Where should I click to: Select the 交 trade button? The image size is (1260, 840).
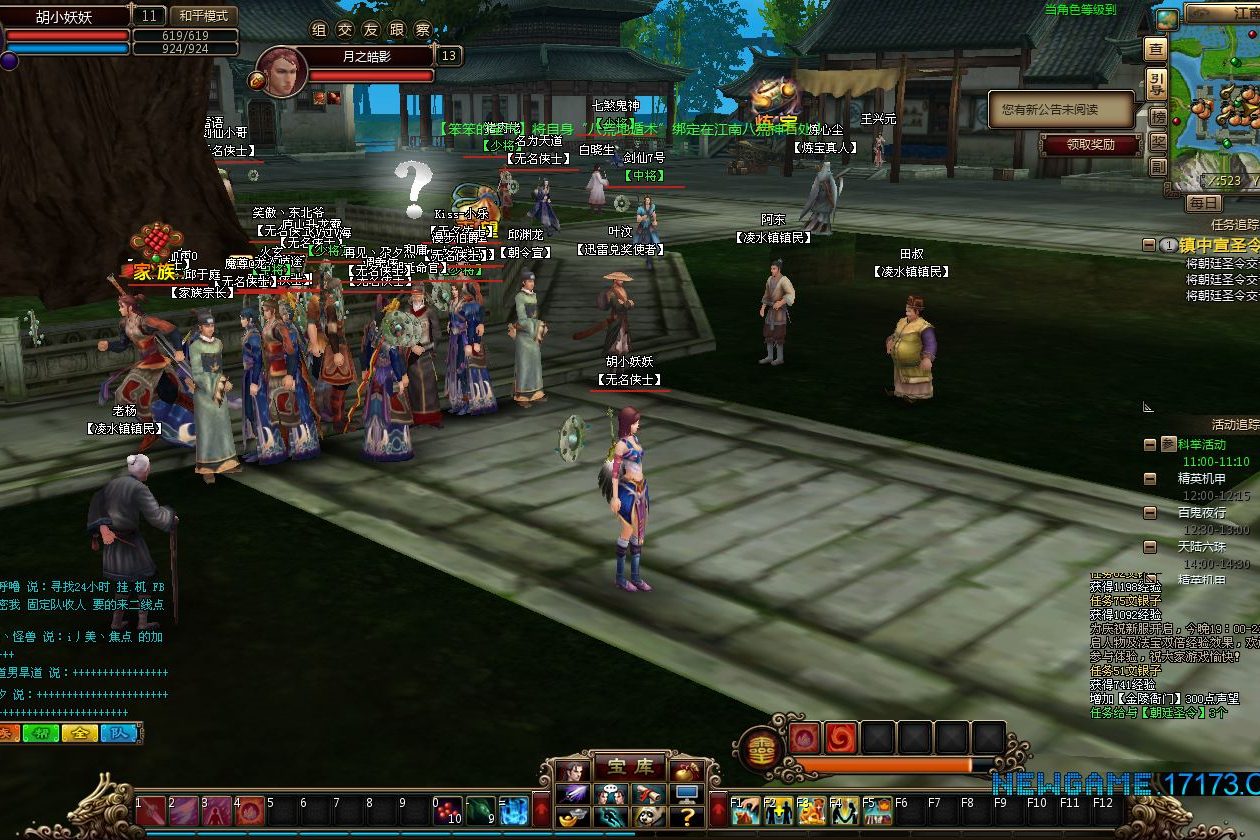pyautogui.click(x=345, y=30)
